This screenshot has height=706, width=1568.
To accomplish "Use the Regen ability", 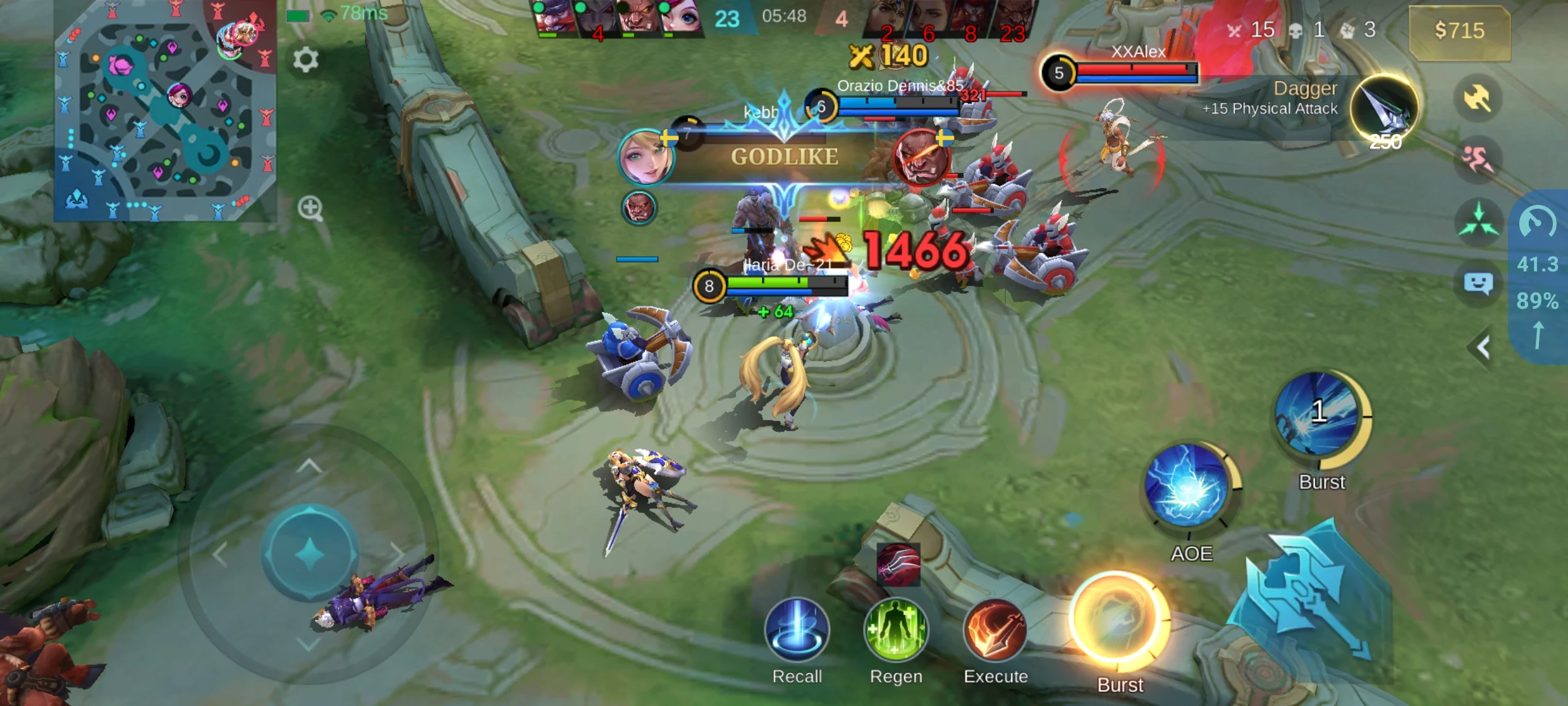I will click(896, 630).
